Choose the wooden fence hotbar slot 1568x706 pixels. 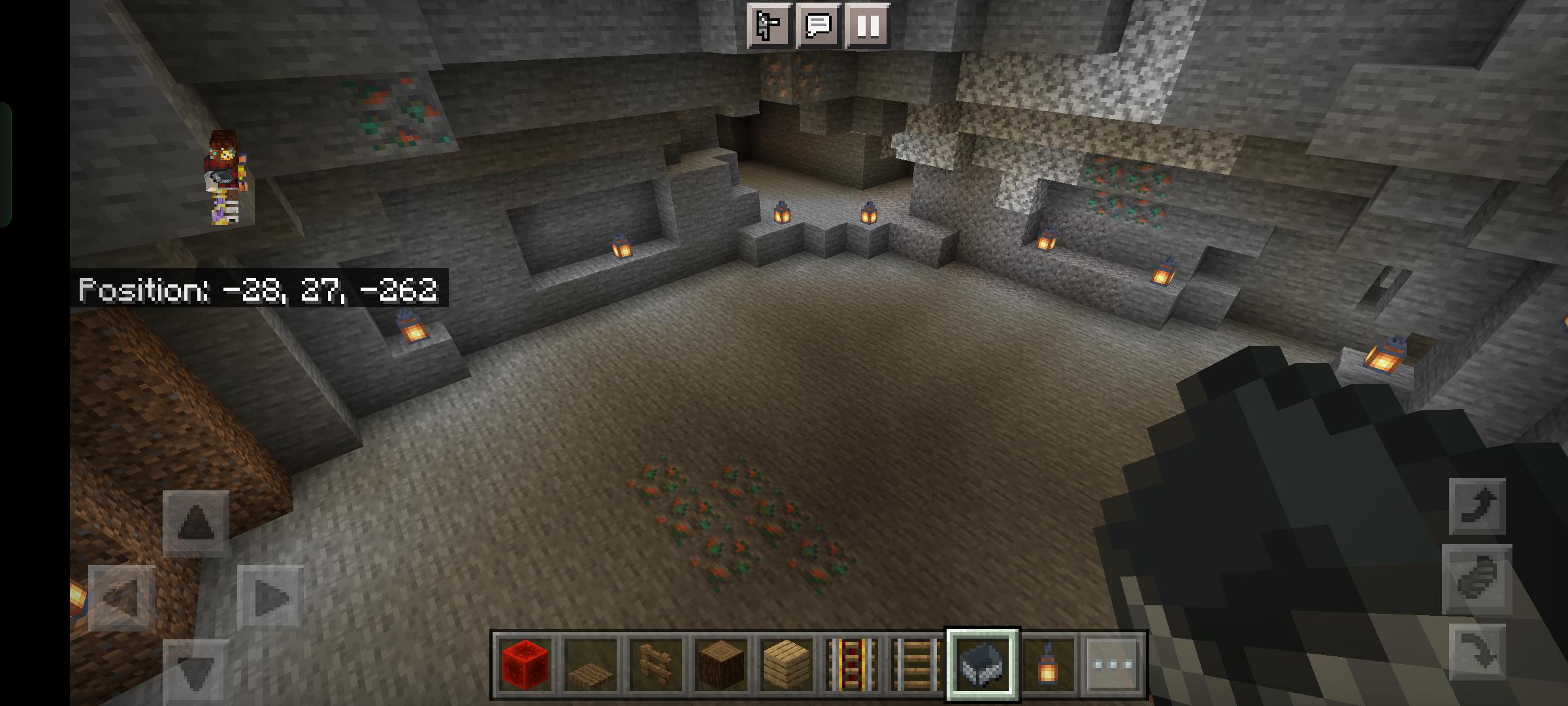pyautogui.click(x=656, y=665)
